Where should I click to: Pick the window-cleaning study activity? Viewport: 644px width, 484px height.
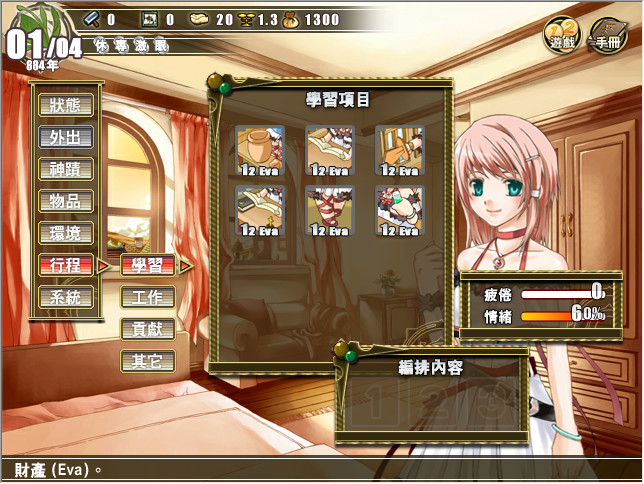point(400,151)
